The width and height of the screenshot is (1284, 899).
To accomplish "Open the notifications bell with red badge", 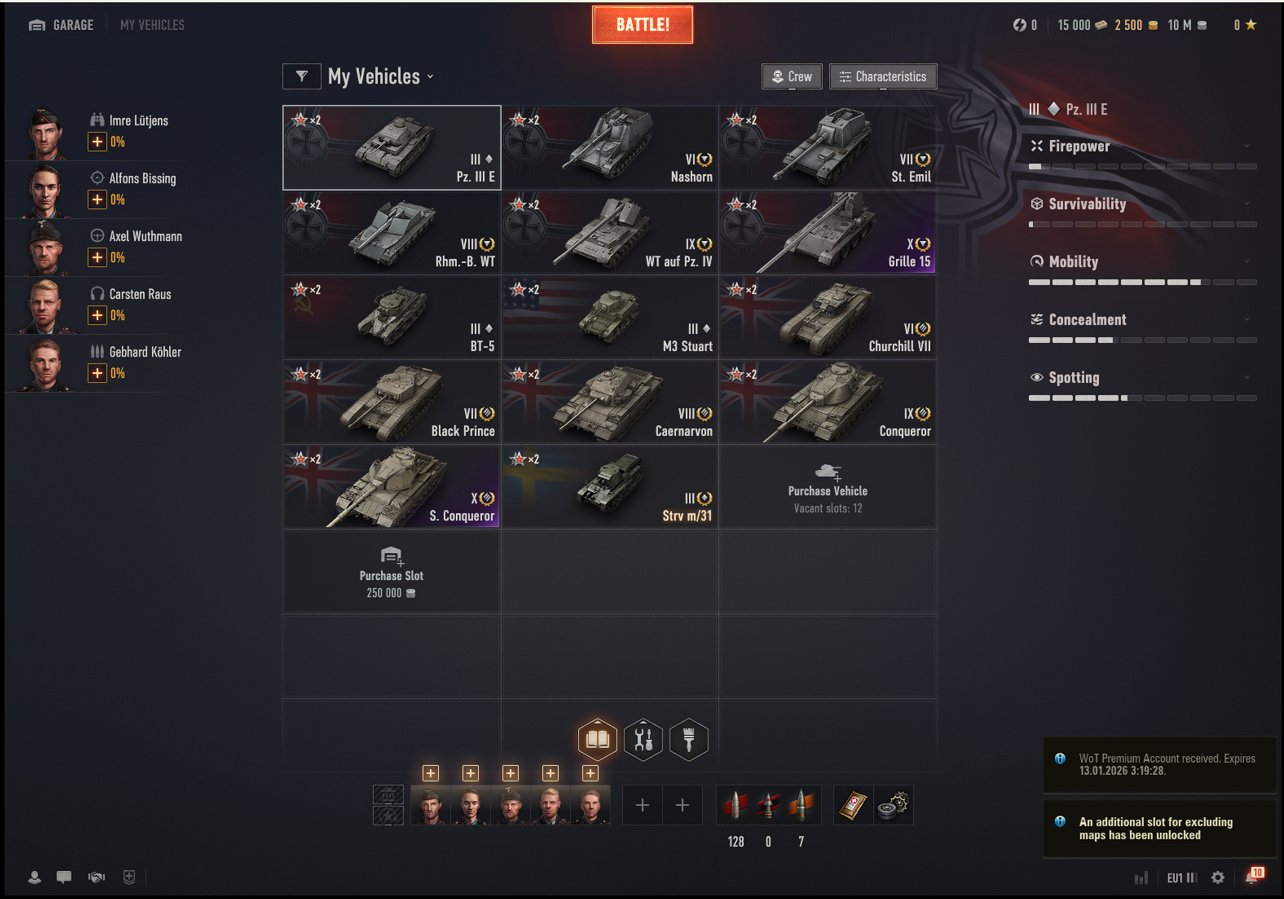I will 1251,877.
